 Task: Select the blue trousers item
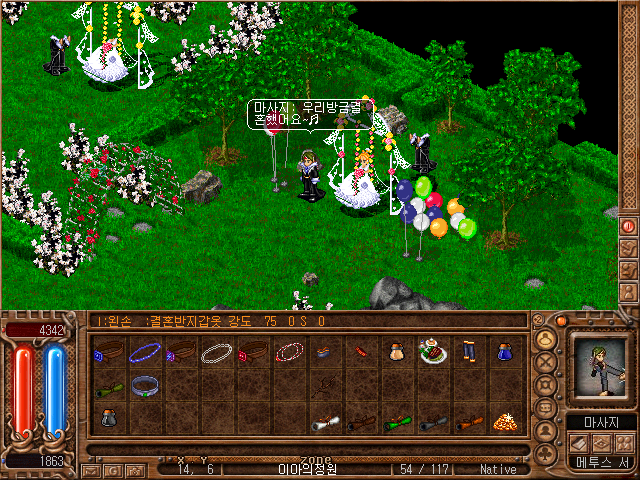point(469,352)
